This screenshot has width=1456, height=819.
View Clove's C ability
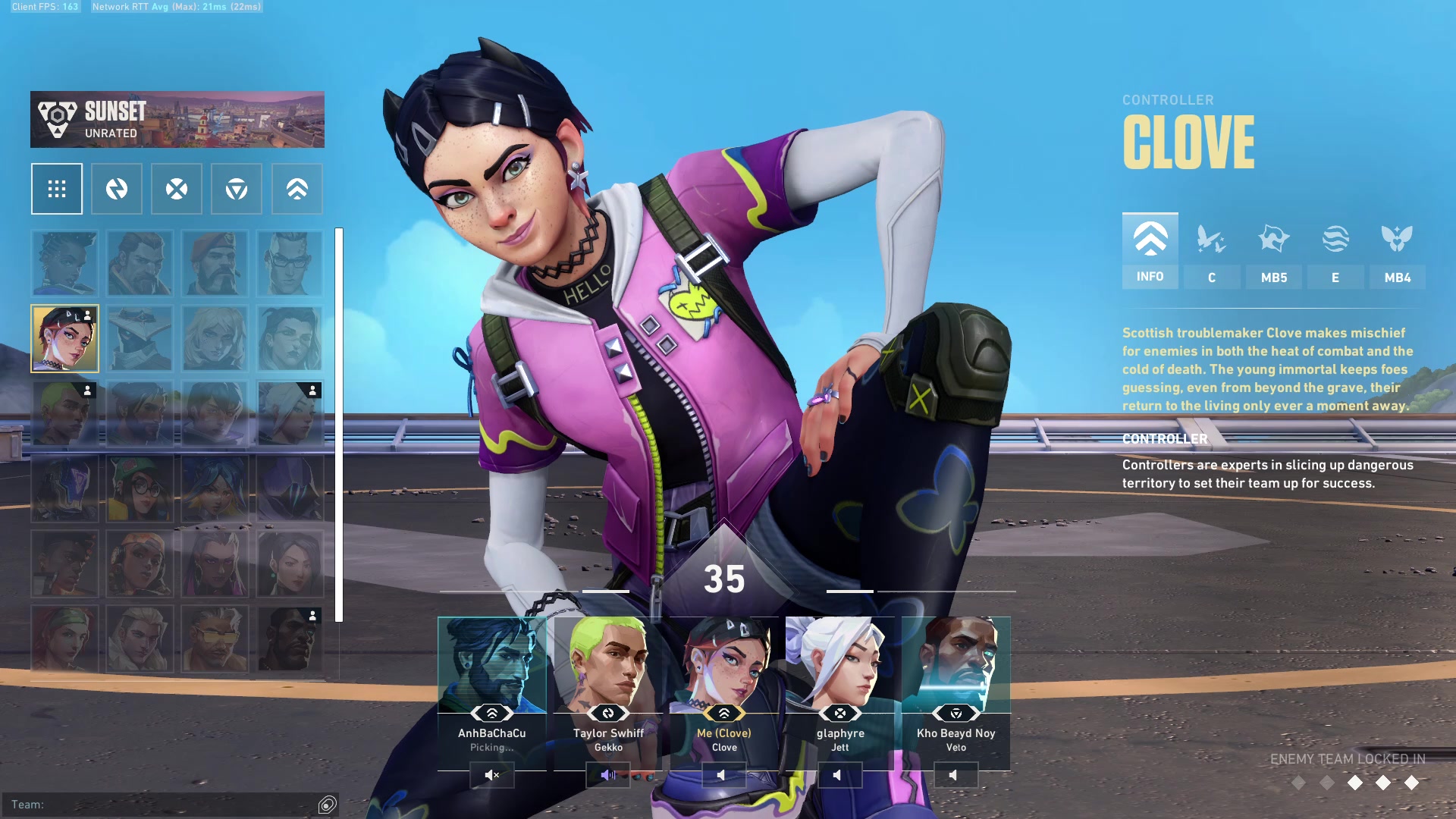point(1212,252)
